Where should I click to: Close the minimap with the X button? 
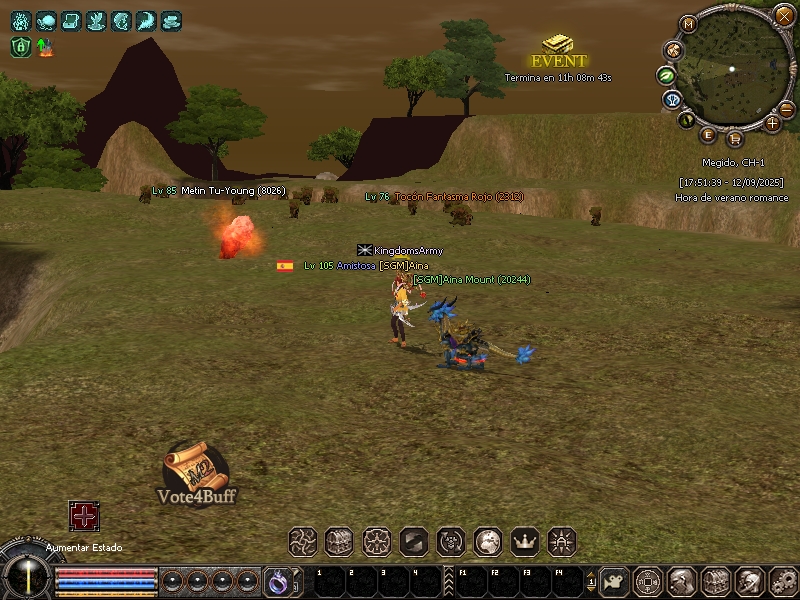pos(784,16)
